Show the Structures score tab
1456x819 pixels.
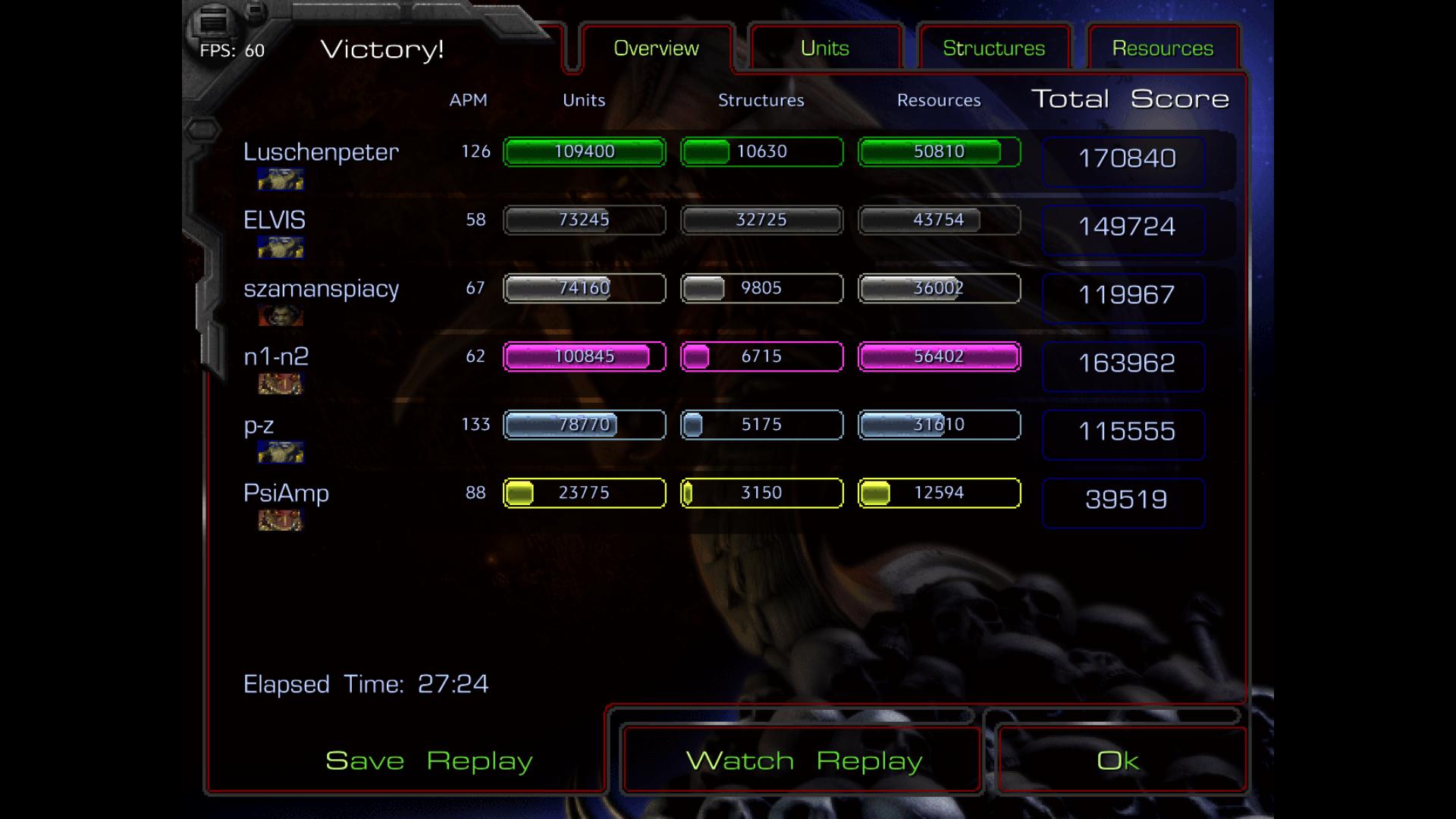pyautogui.click(x=993, y=49)
